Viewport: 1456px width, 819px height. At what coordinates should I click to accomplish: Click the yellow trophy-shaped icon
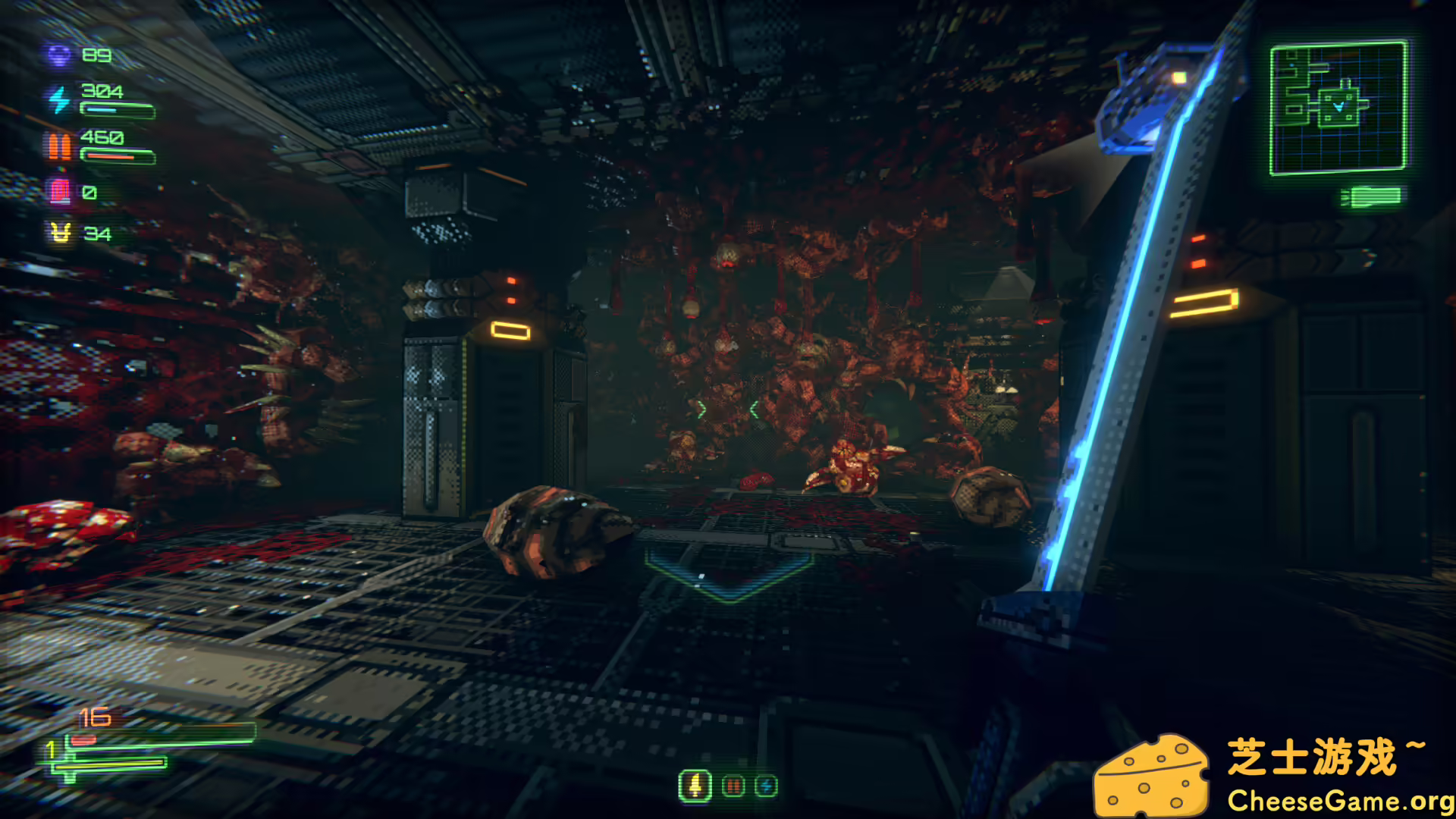tap(61, 233)
